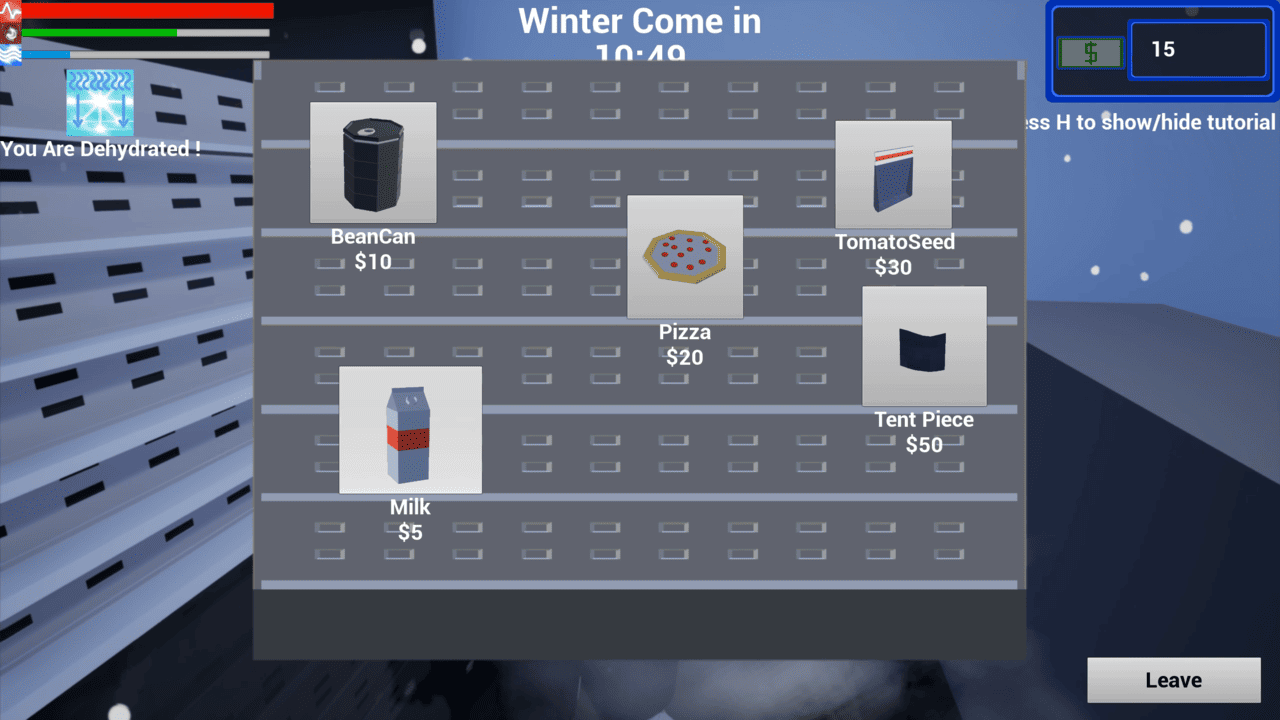
Task: Click the dollar bill money icon
Action: point(1089,51)
